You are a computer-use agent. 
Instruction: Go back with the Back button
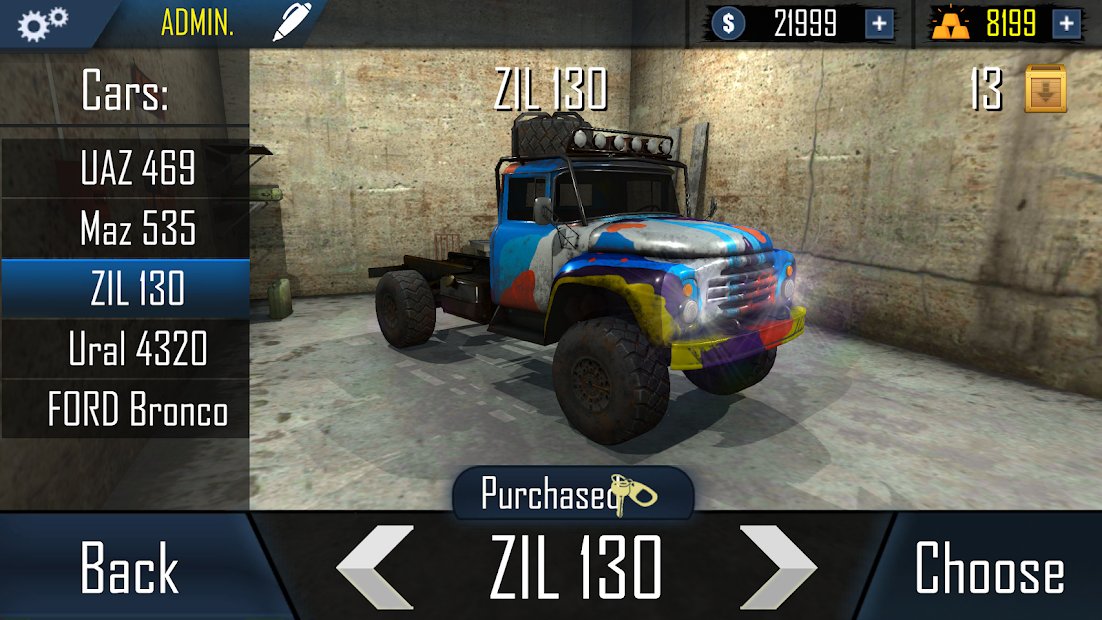(x=130, y=568)
